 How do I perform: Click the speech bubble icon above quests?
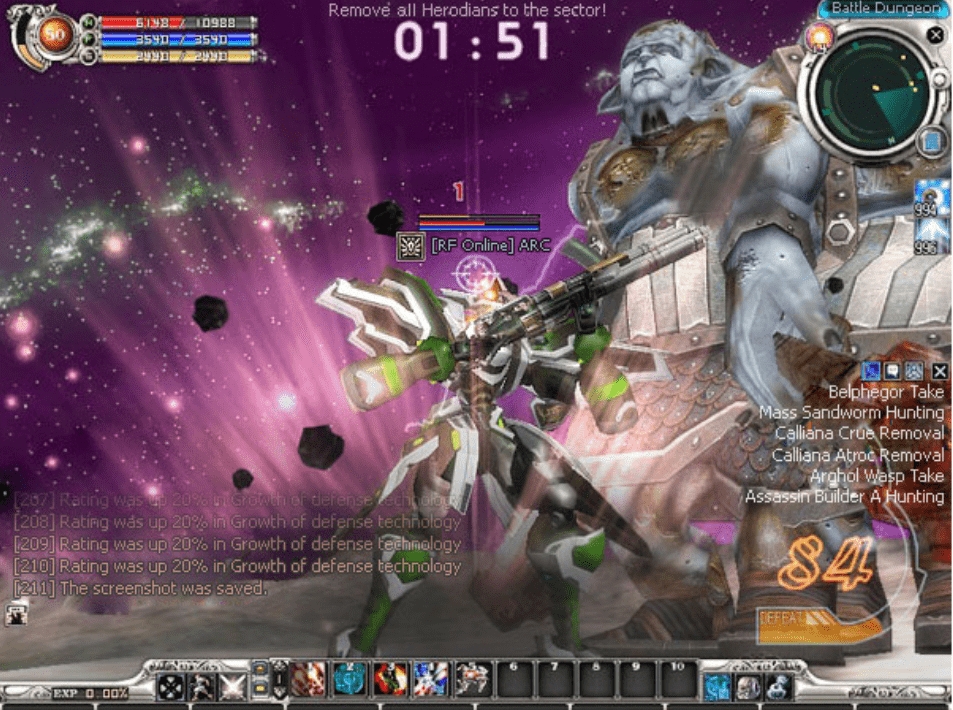(892, 372)
